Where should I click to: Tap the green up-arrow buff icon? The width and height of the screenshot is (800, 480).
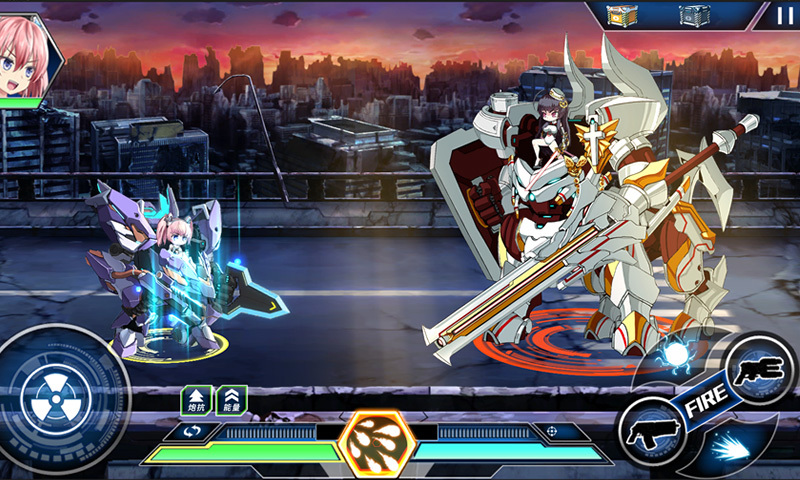195,400
